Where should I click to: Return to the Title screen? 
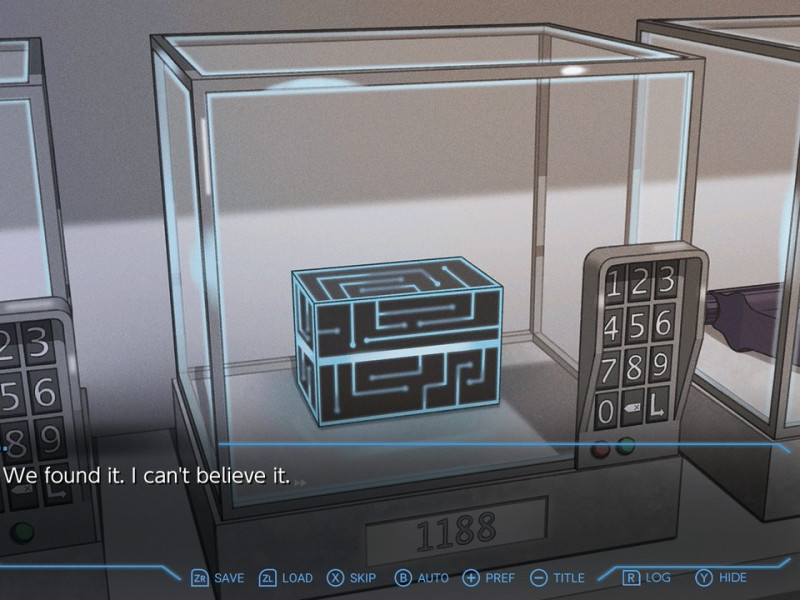557,578
